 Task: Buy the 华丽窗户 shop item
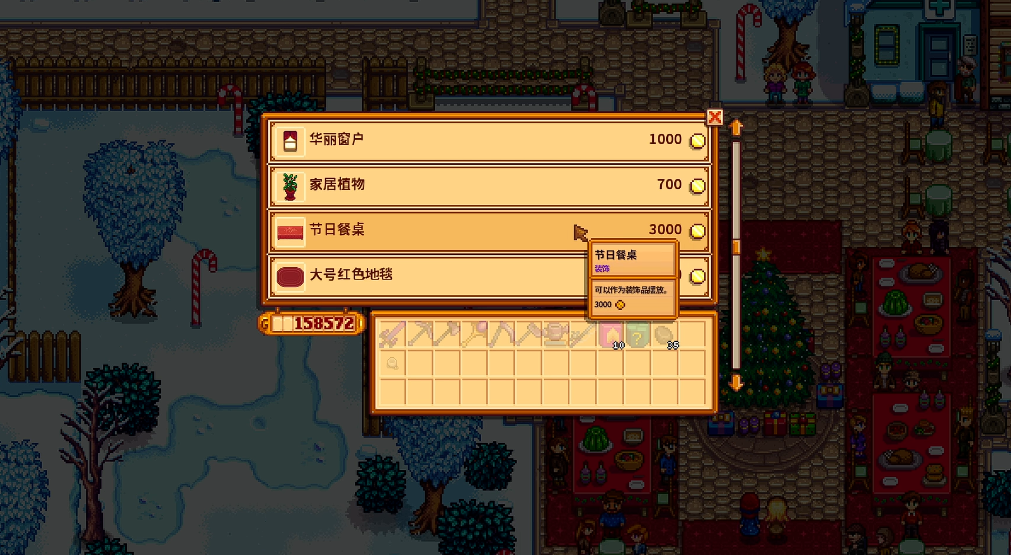(x=488, y=141)
